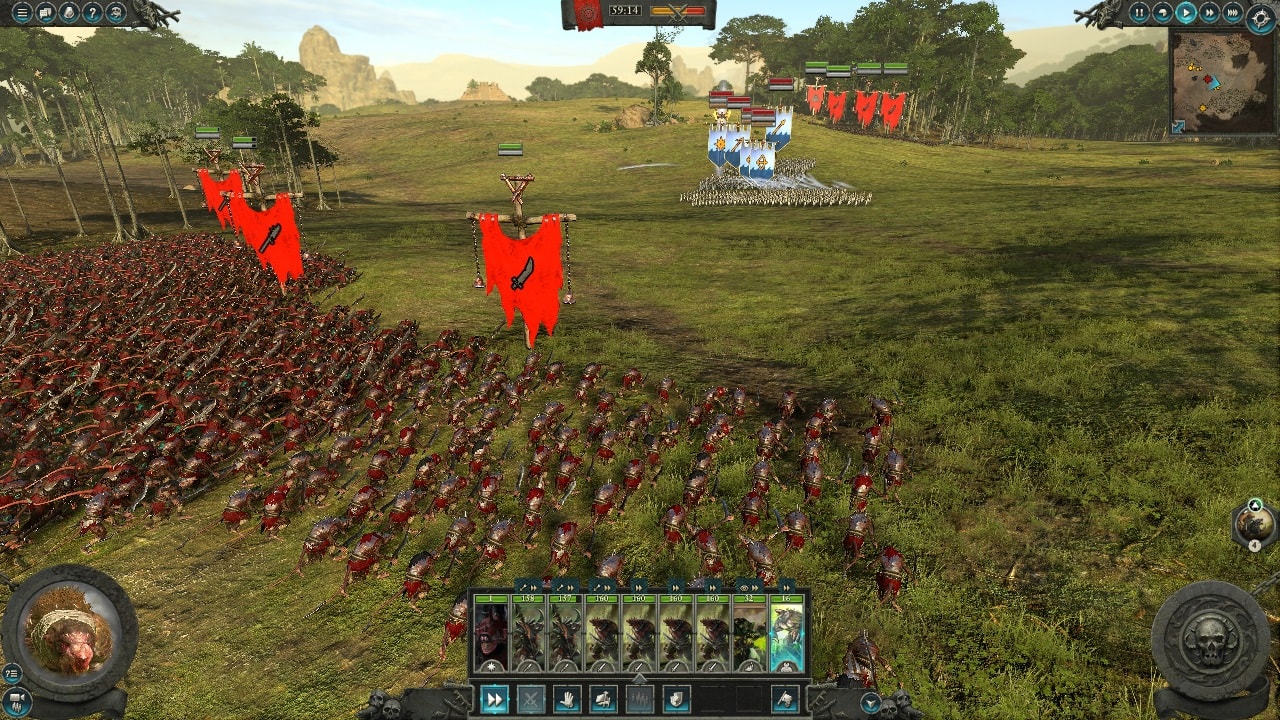The height and width of the screenshot is (720, 1280).
Task: Select the general's unit card
Action: click(490, 633)
